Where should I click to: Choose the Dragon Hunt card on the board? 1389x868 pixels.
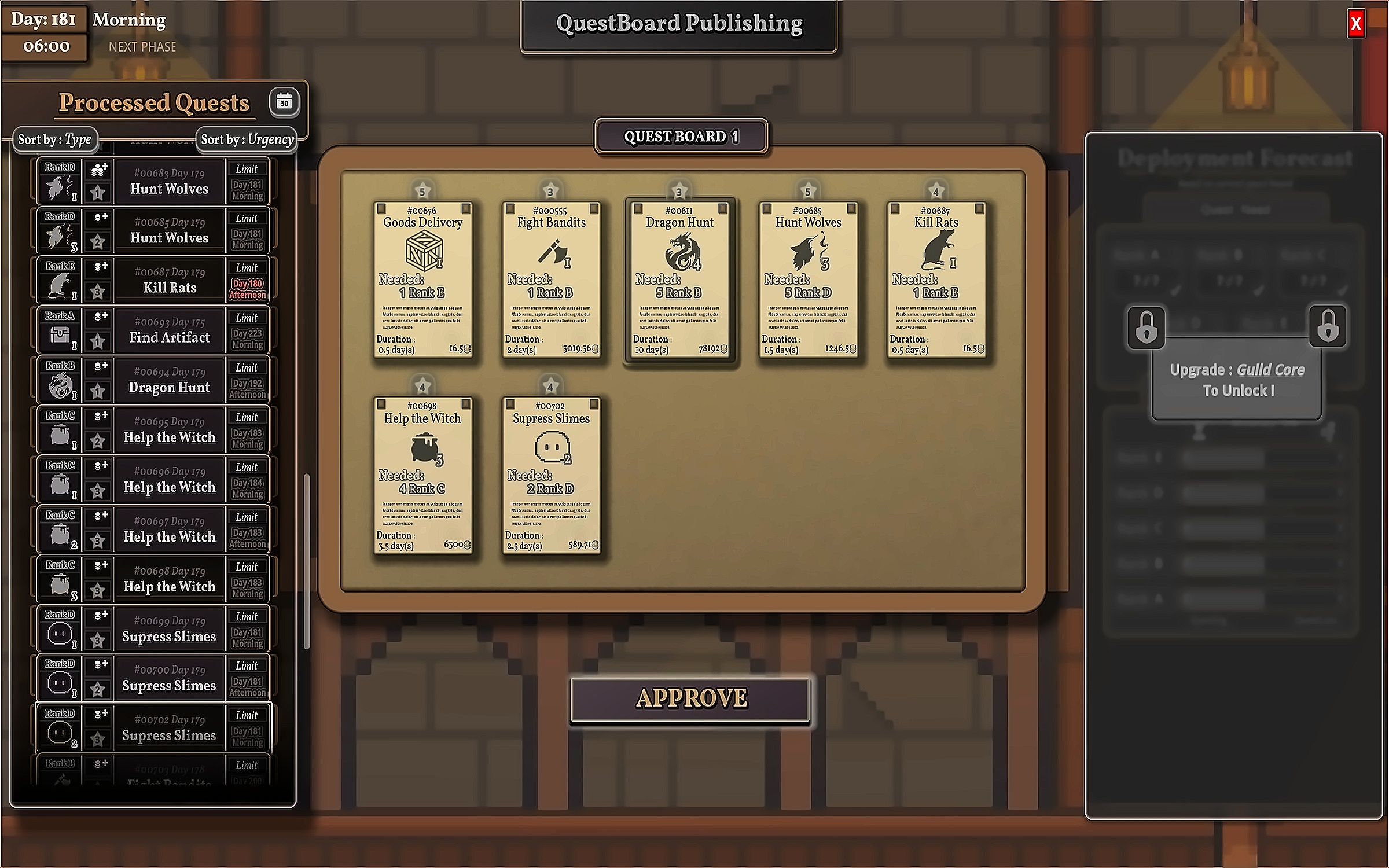679,279
